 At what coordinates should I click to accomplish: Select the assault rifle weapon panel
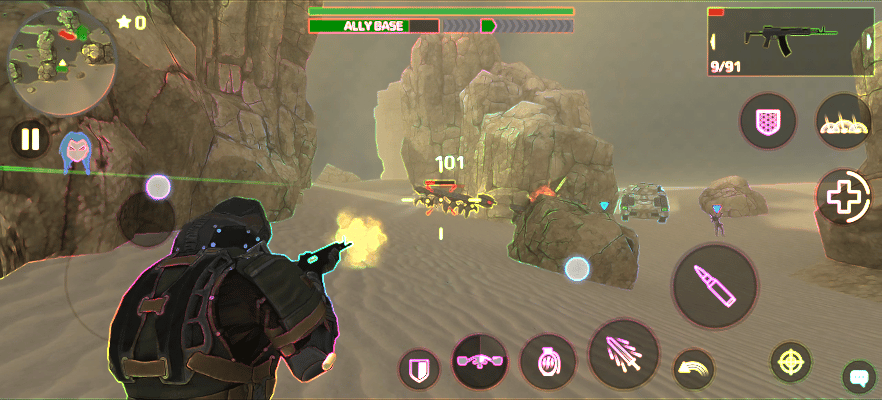click(790, 41)
